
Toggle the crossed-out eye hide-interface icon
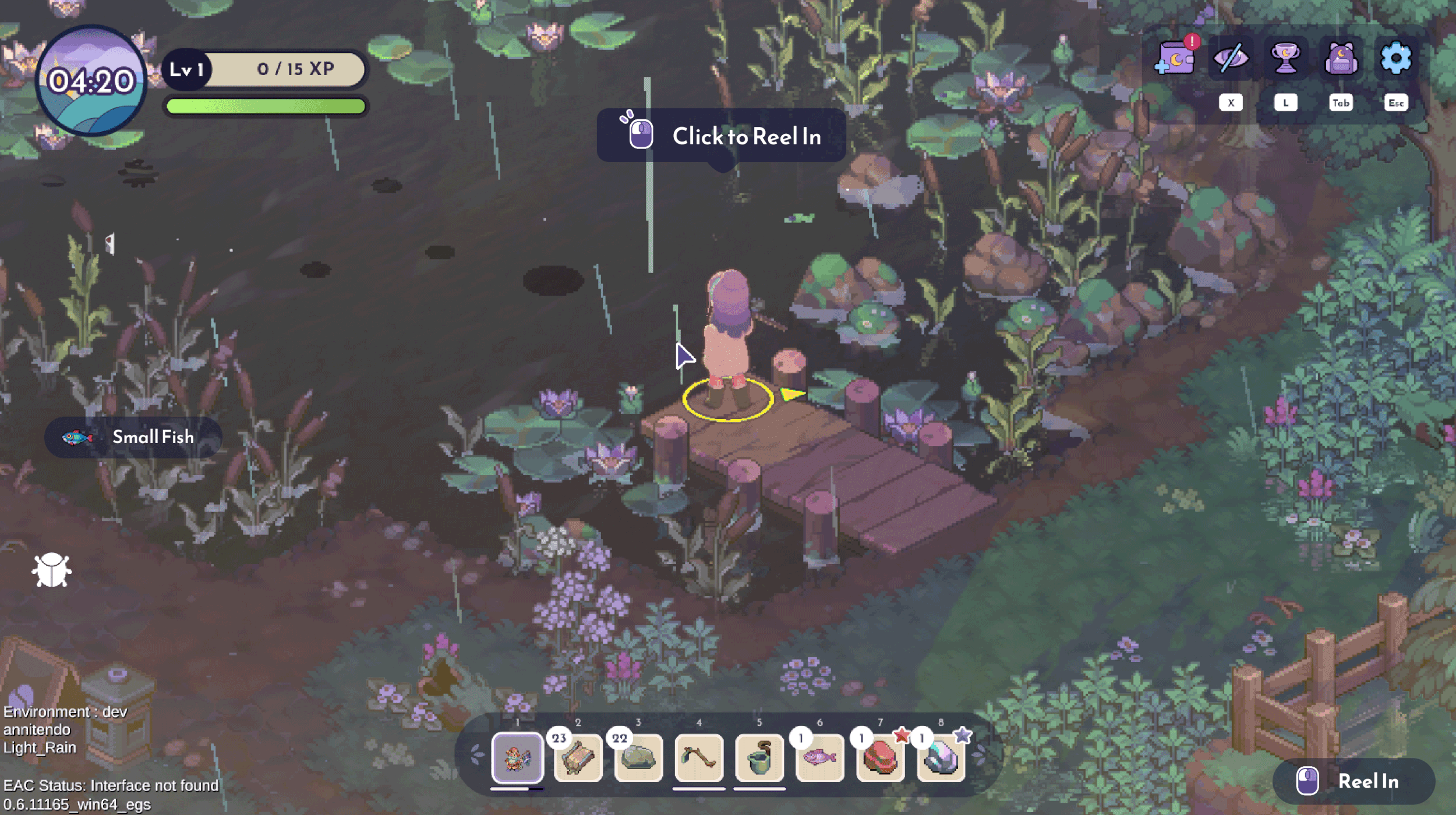[x=1230, y=59]
